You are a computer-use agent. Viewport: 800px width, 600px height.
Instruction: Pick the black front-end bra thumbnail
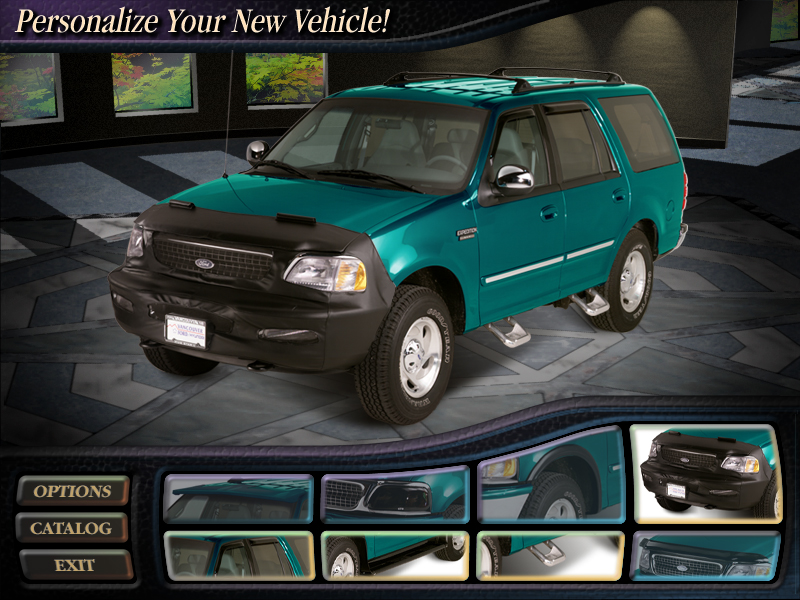[703, 474]
